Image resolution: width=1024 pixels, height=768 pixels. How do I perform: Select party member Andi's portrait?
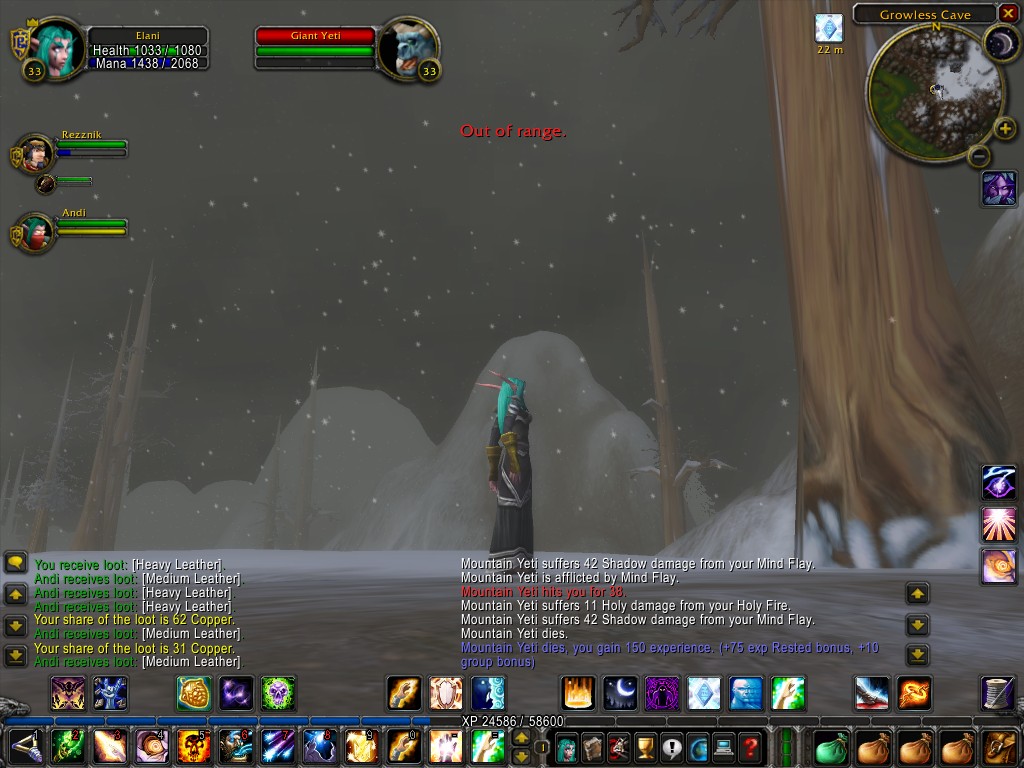coord(37,231)
